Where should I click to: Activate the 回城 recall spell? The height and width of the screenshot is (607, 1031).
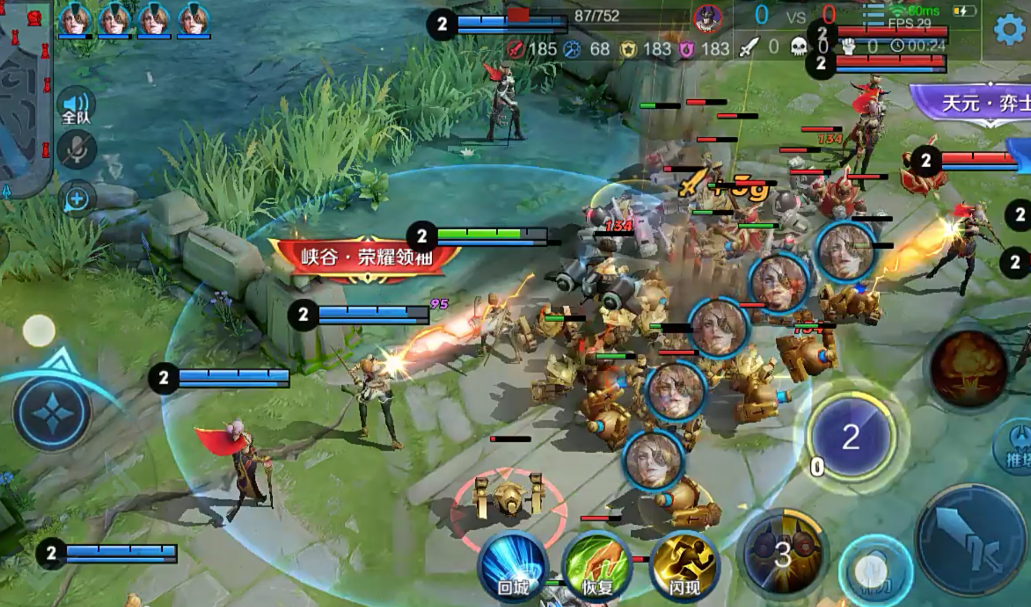click(x=513, y=567)
